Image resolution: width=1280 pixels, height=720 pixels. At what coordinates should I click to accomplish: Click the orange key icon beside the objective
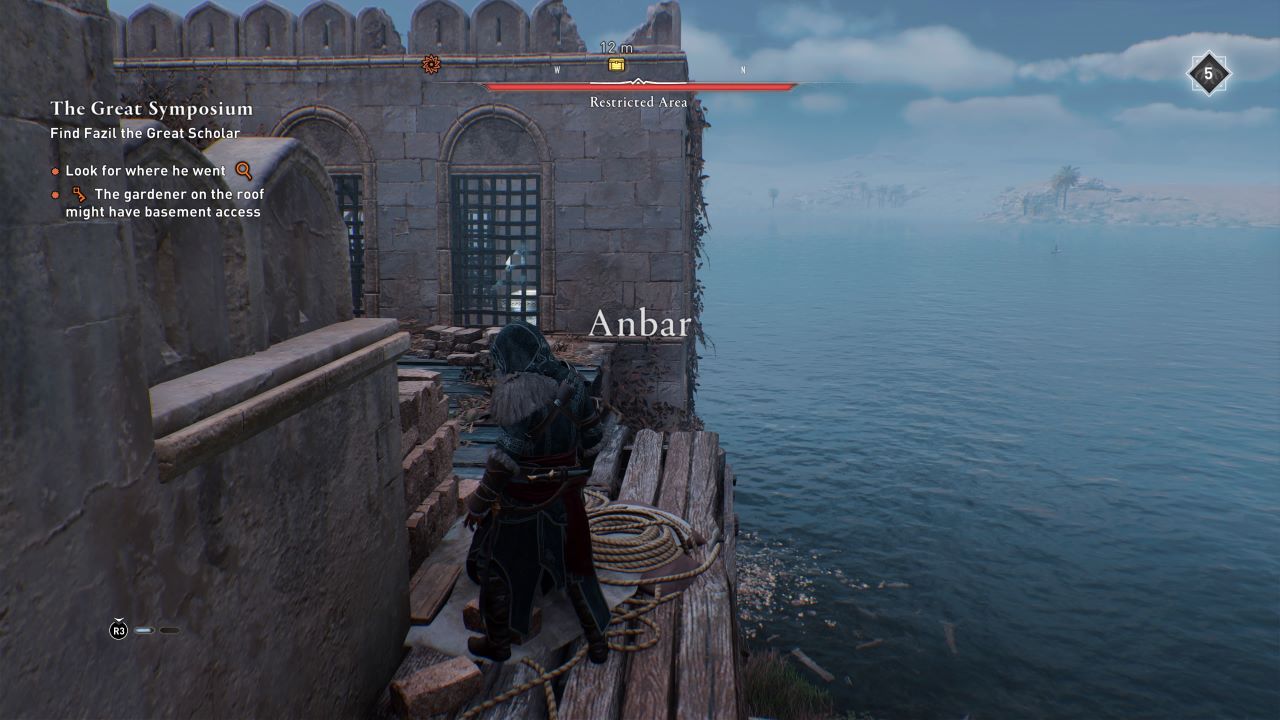[x=77, y=193]
